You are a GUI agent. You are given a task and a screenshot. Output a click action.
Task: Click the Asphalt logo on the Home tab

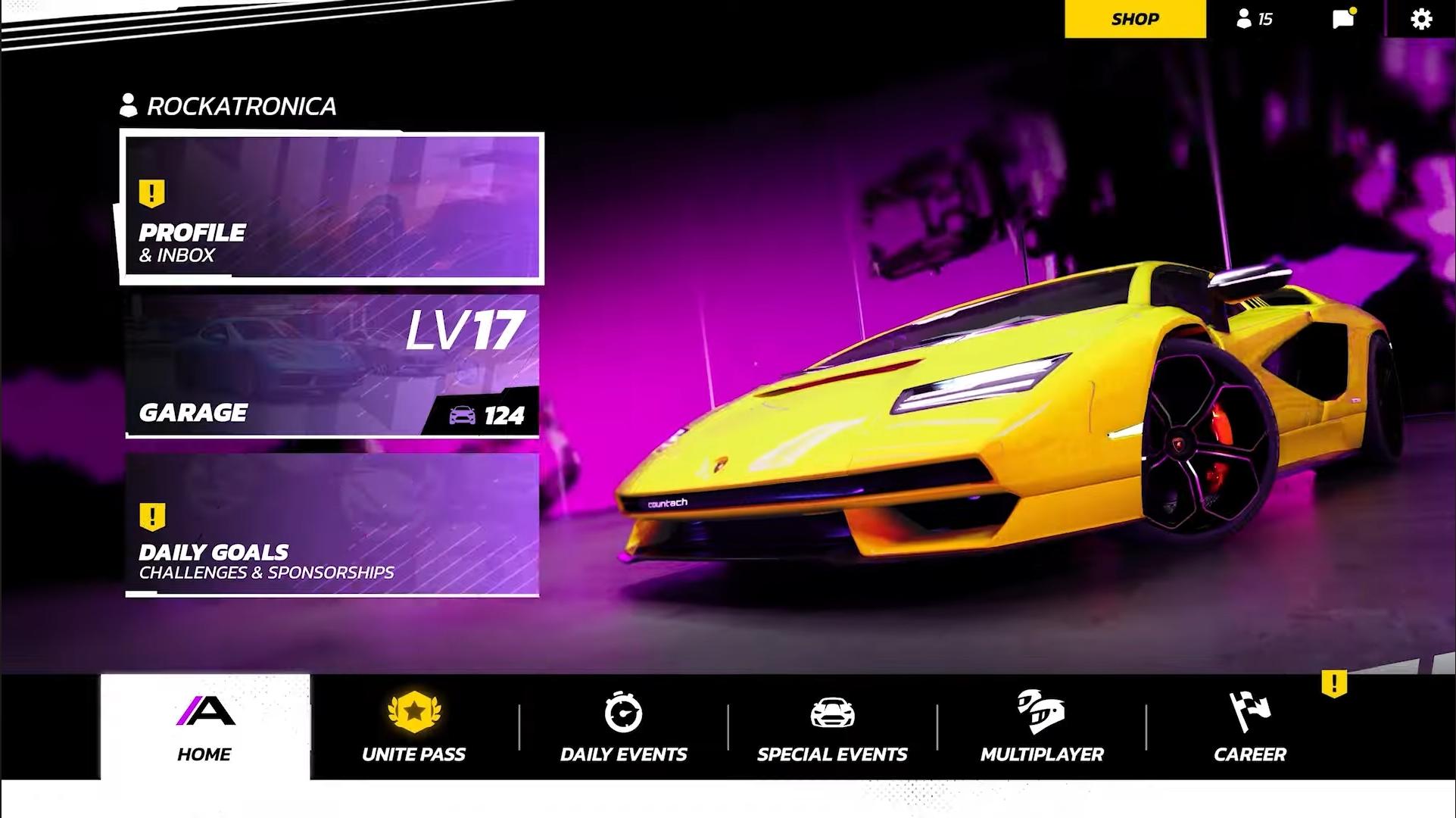pyautogui.click(x=204, y=713)
